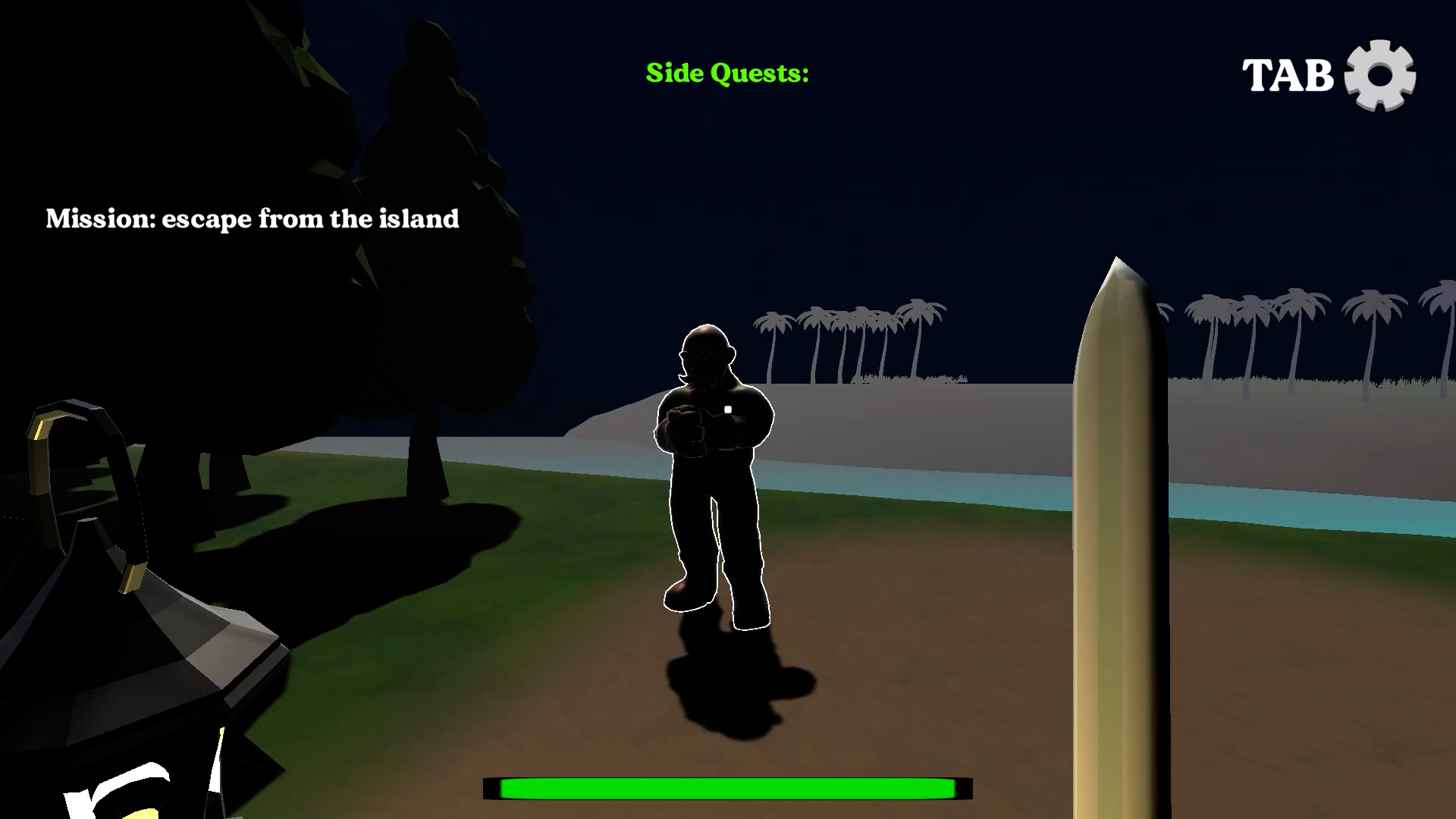Click the white crosshair dot
Screen dimensions: 1456x819
click(727, 409)
